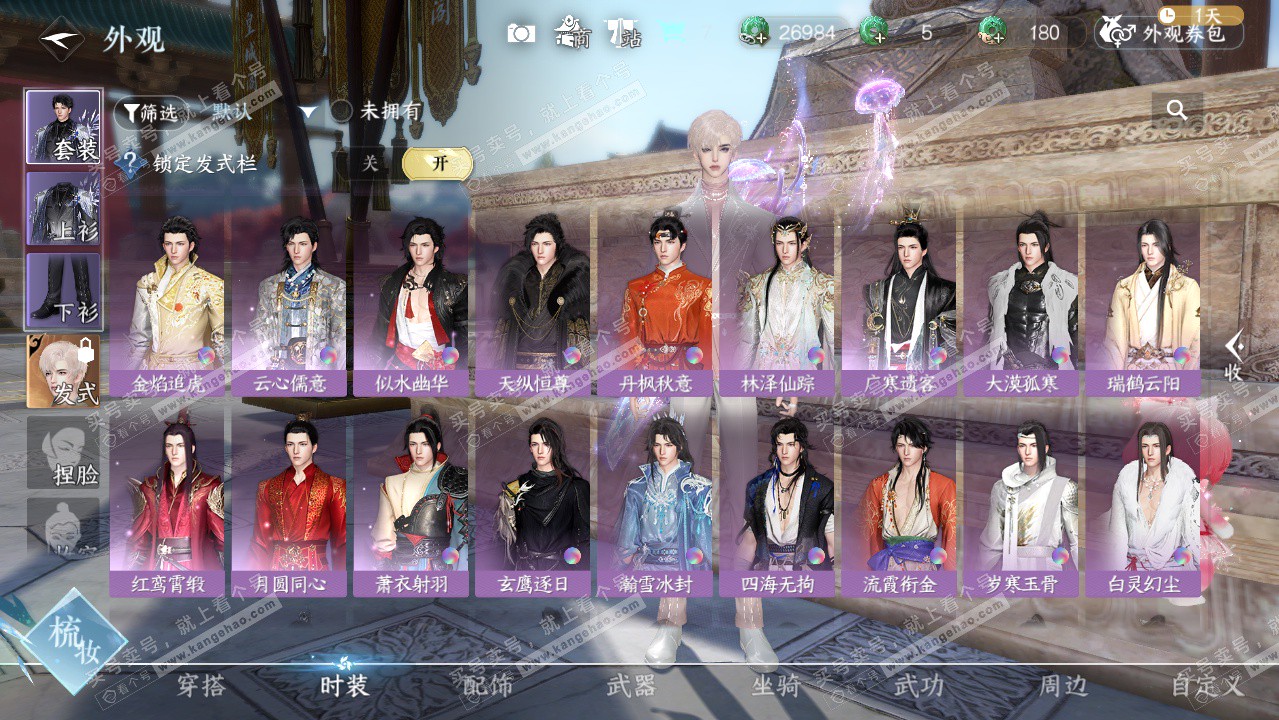Screen dimensions: 1279x720
Task: Switch to the 上衫 top category
Action: pos(63,209)
